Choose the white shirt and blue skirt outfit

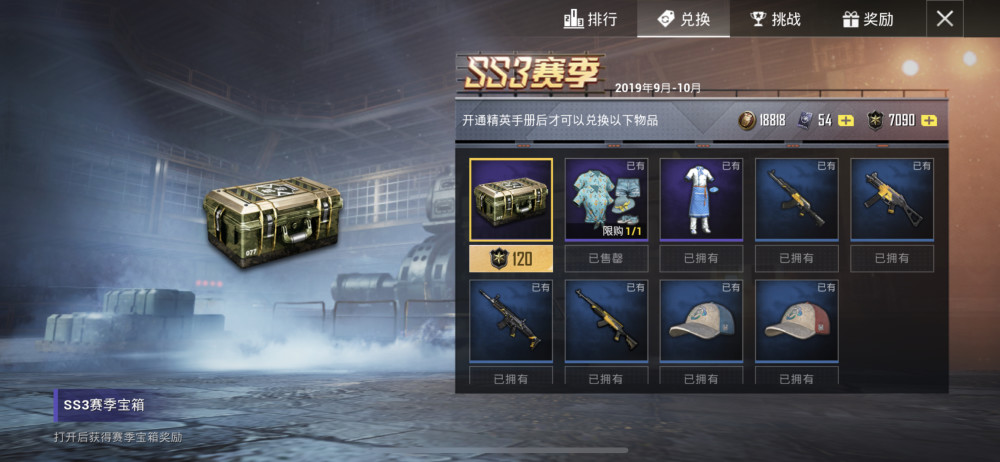[702, 200]
